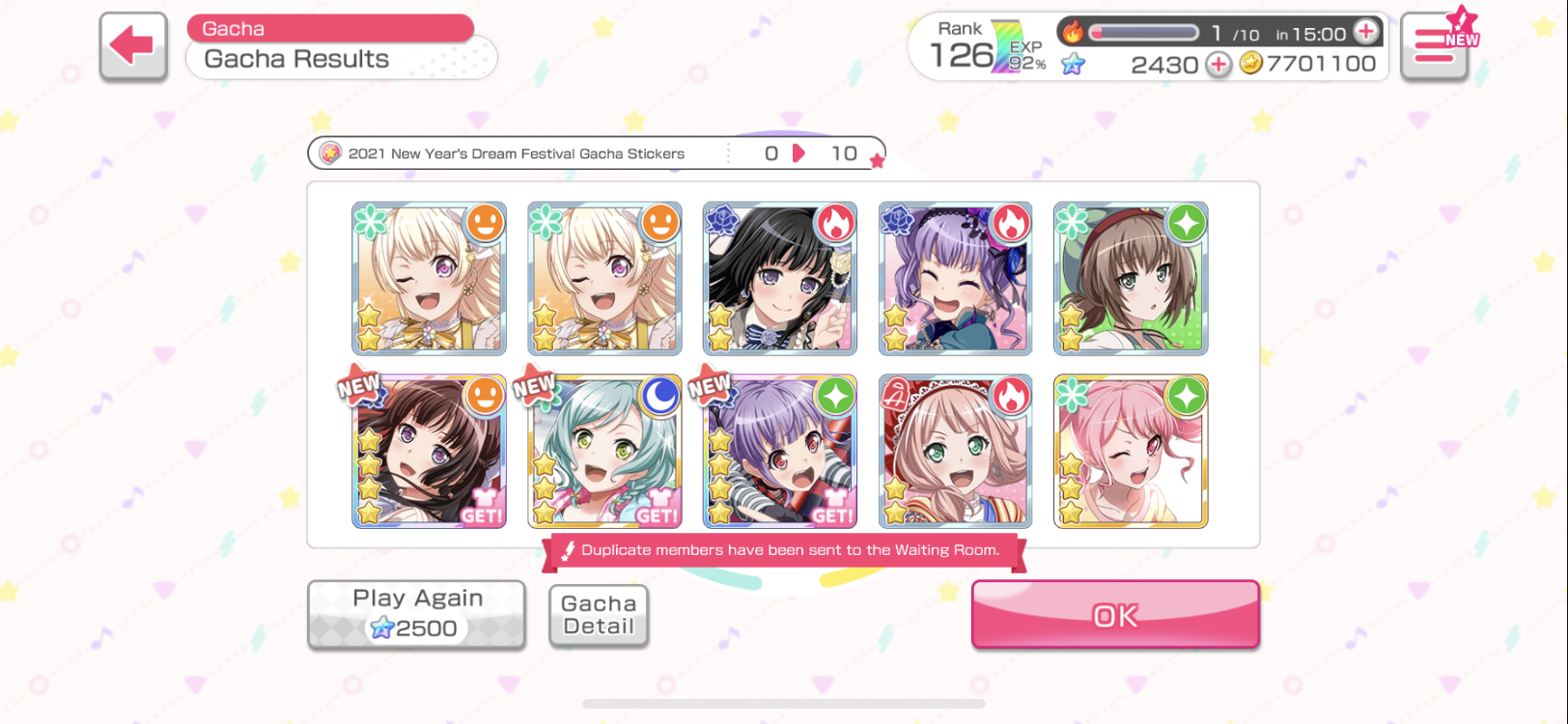
Task: Add more stars with the plus button
Action: 1218,65
